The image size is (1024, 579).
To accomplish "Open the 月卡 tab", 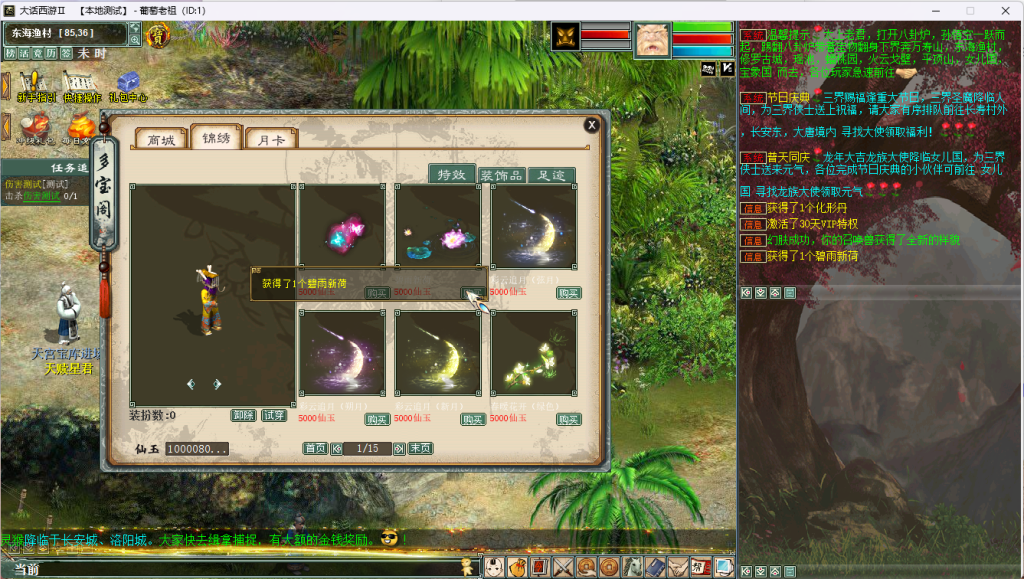I will [271, 140].
